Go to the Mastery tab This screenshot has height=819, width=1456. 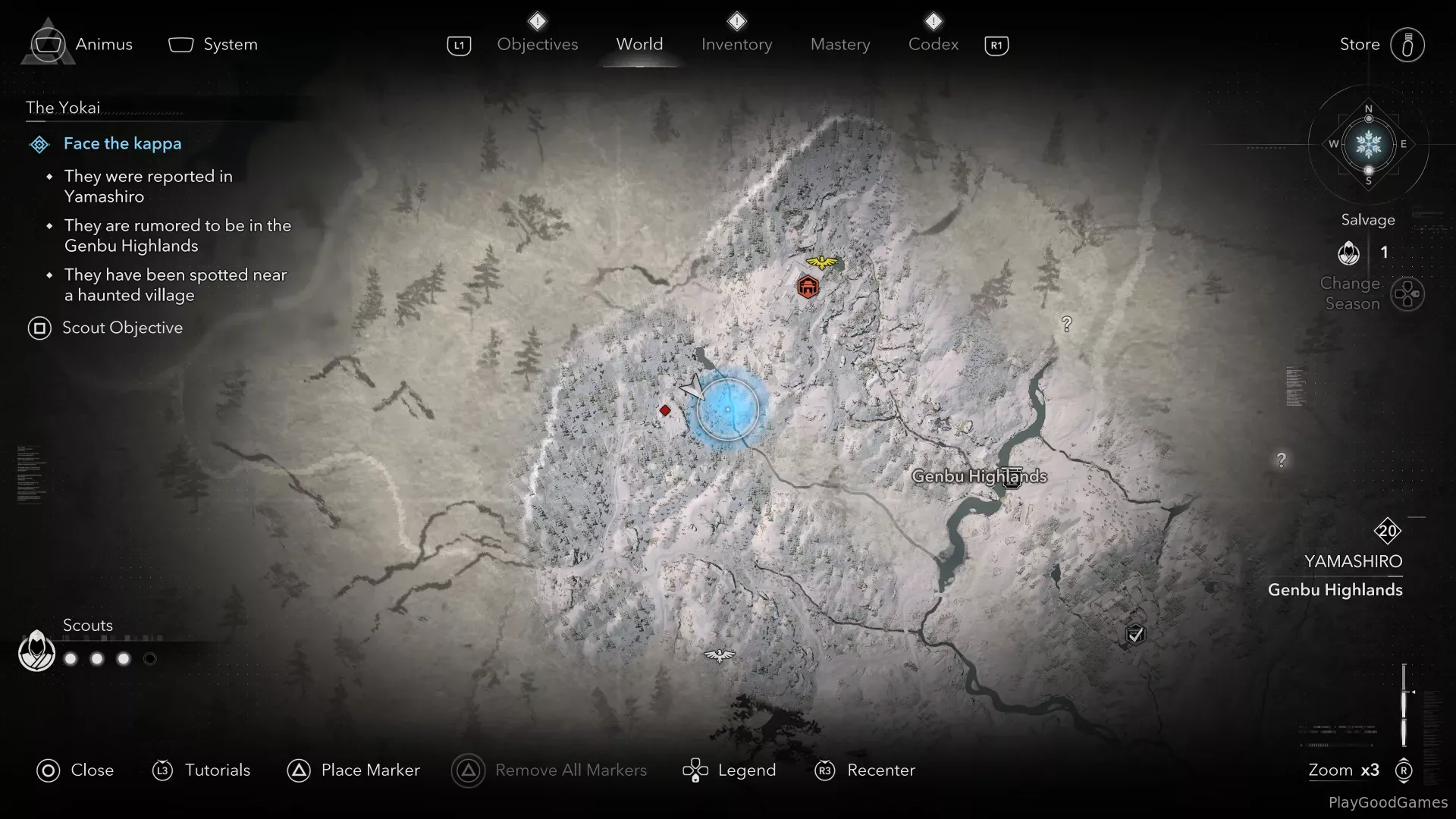coord(839,45)
